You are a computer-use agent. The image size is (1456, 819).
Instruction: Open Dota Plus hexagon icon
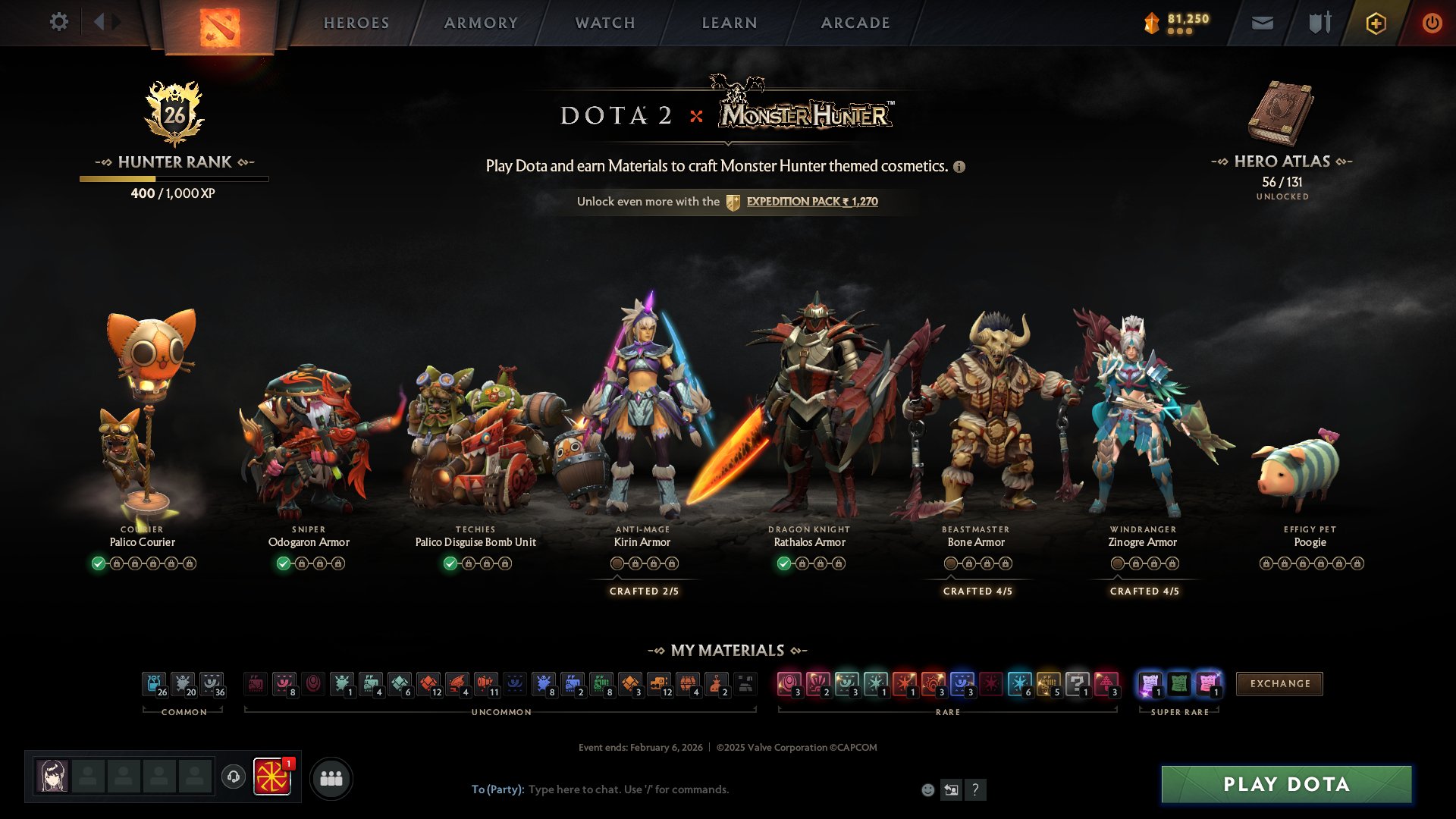pyautogui.click(x=1377, y=22)
